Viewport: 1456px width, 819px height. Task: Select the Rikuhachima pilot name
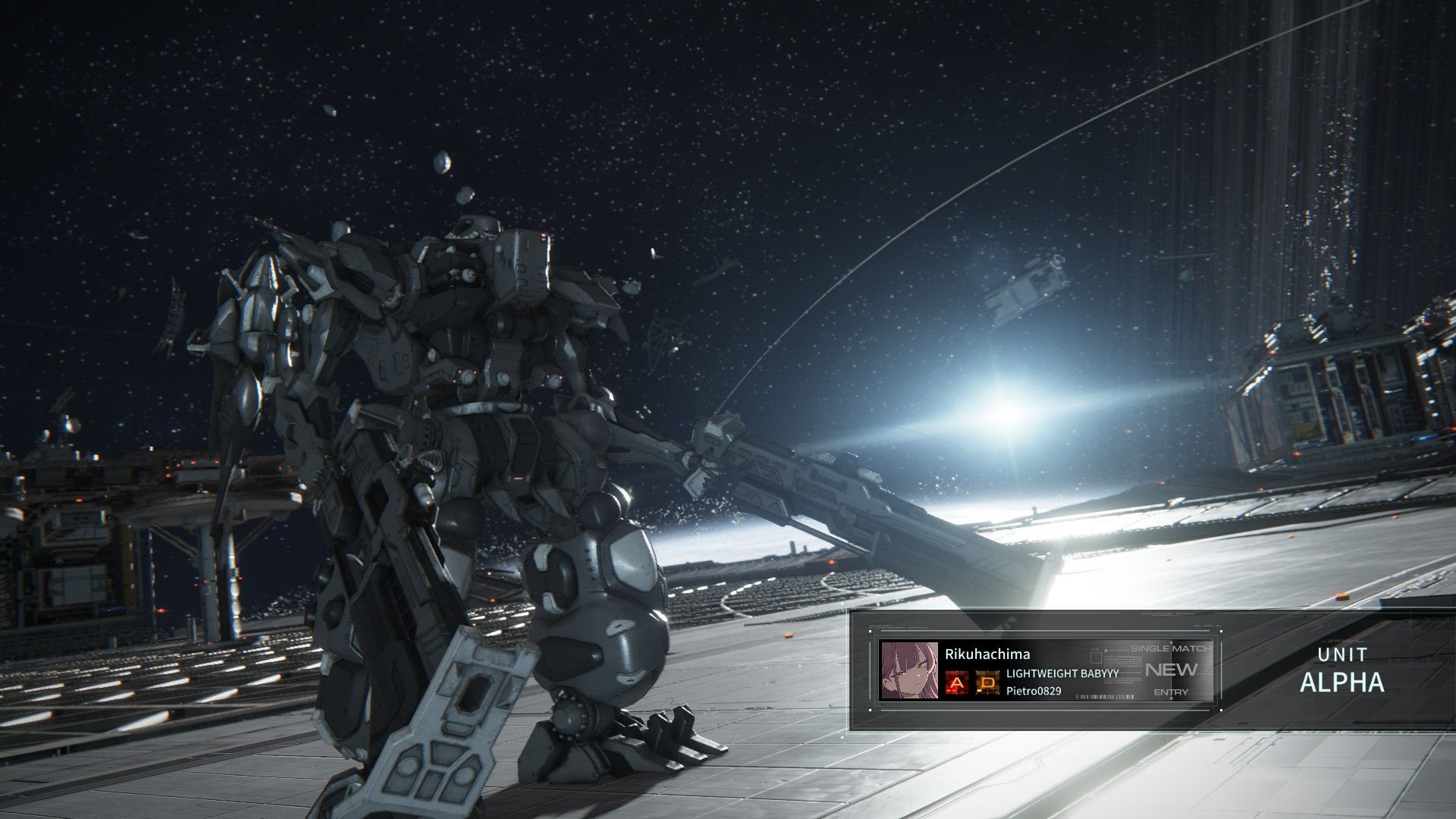(987, 654)
